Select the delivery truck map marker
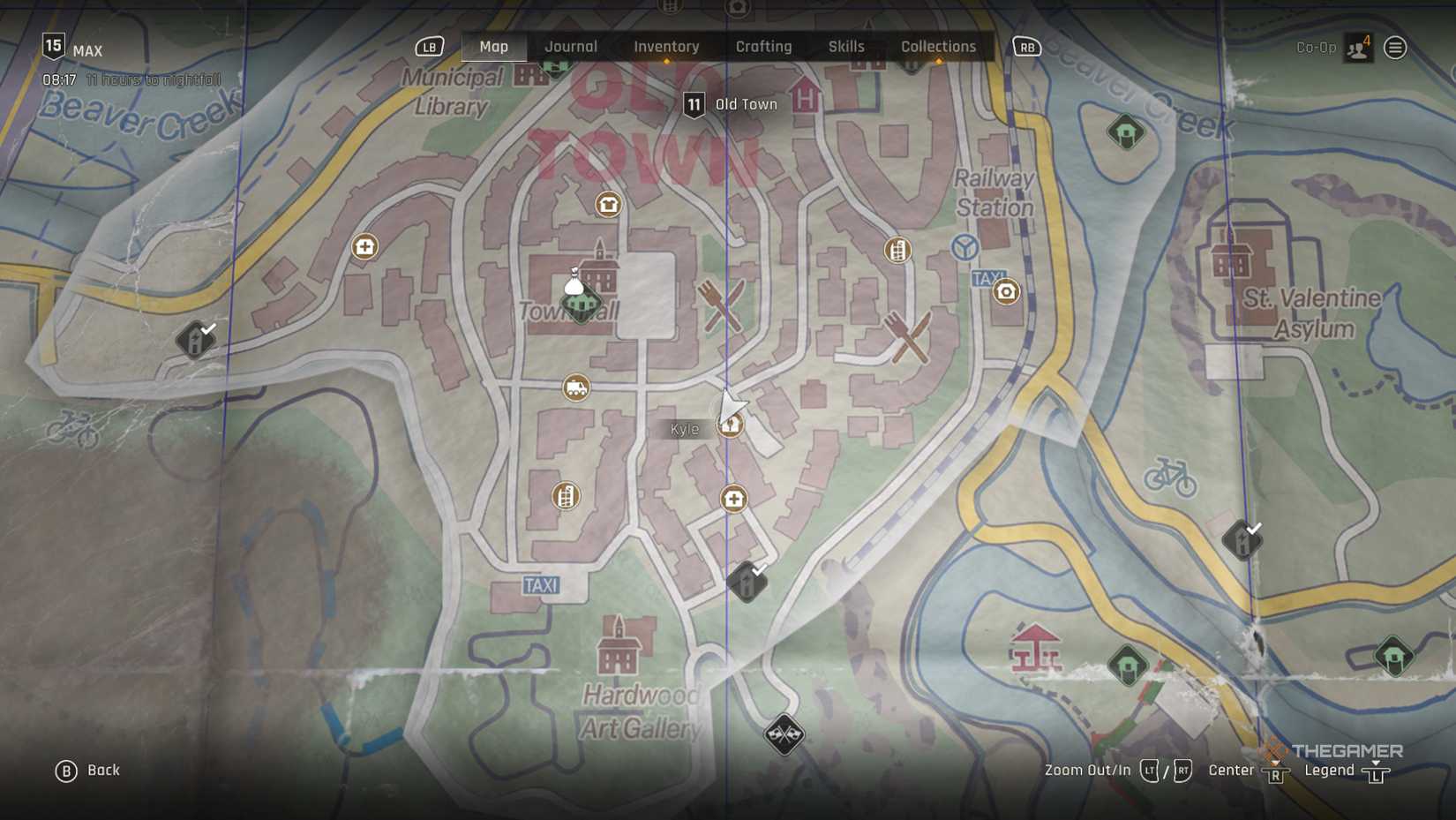 576,387
